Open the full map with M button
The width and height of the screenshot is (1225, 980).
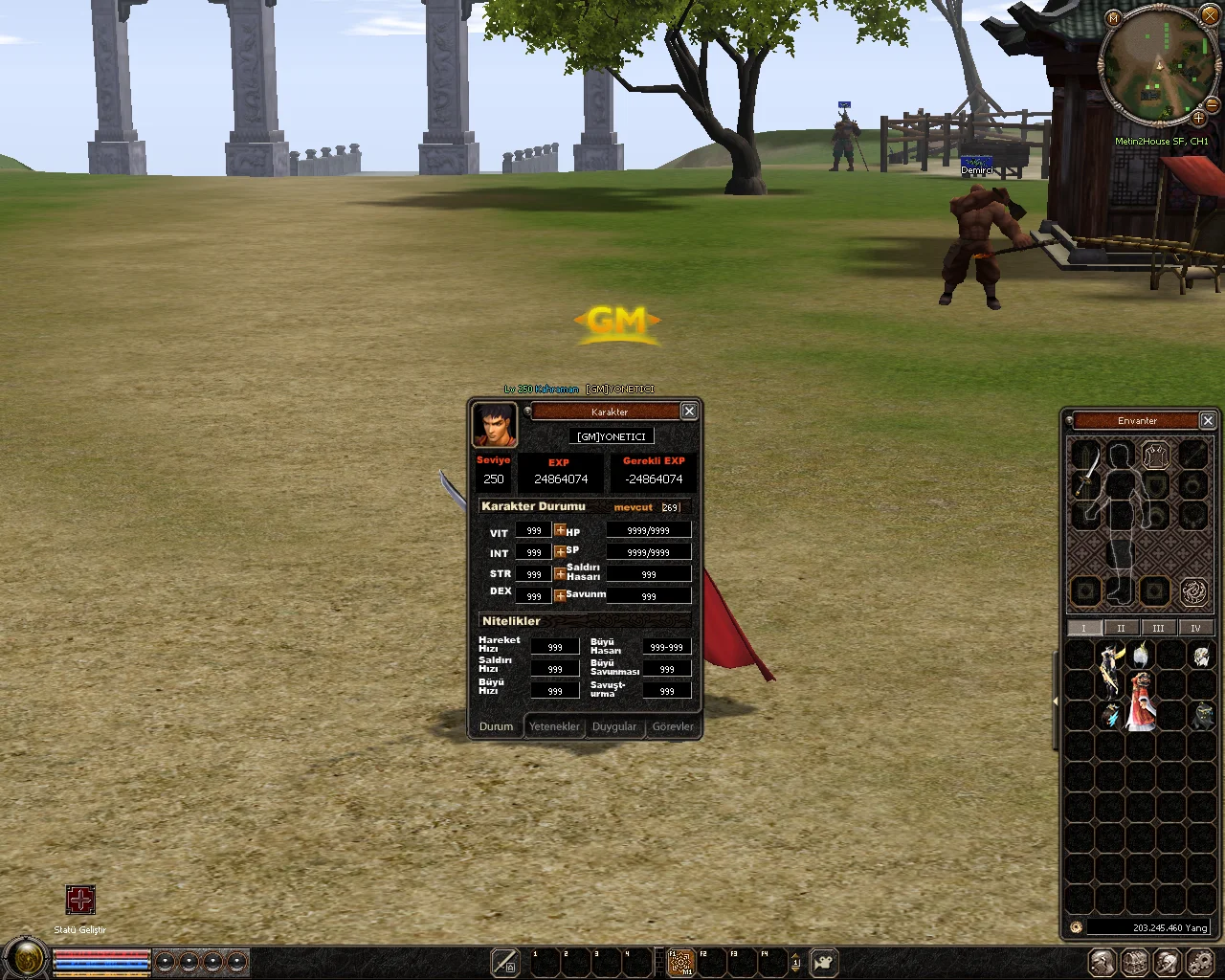click(x=1113, y=18)
